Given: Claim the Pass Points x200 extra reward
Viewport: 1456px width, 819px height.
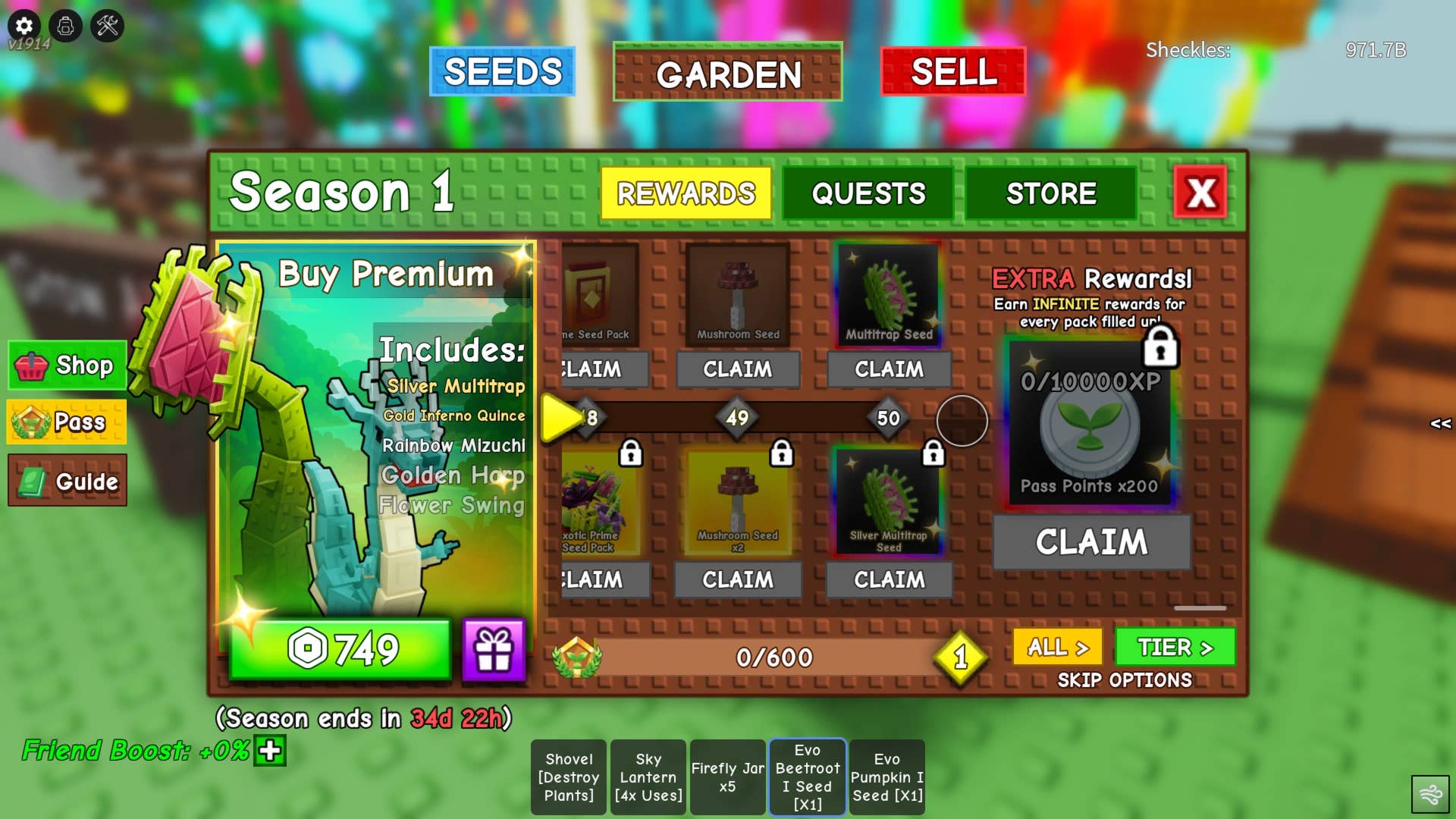Looking at the screenshot, I should point(1091,542).
